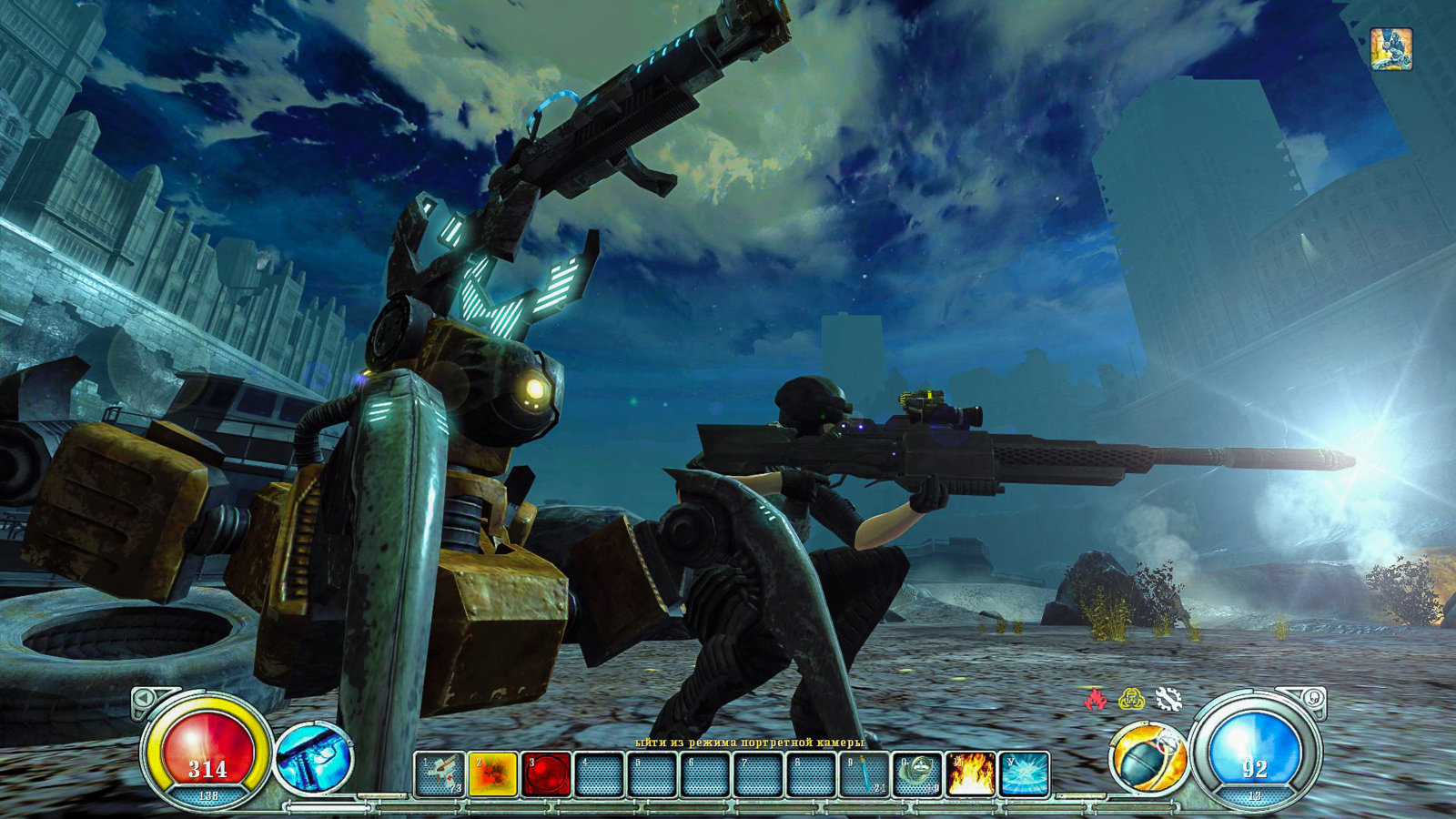Click the blue rifle skill round button
The height and width of the screenshot is (819, 1456).
314,757
